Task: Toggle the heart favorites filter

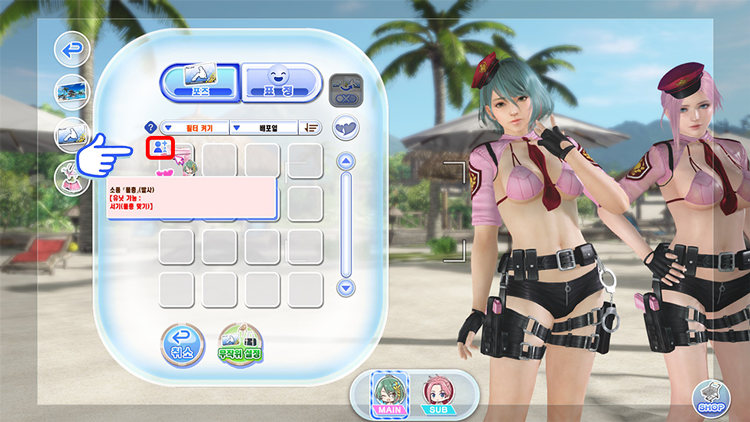Action: click(346, 127)
